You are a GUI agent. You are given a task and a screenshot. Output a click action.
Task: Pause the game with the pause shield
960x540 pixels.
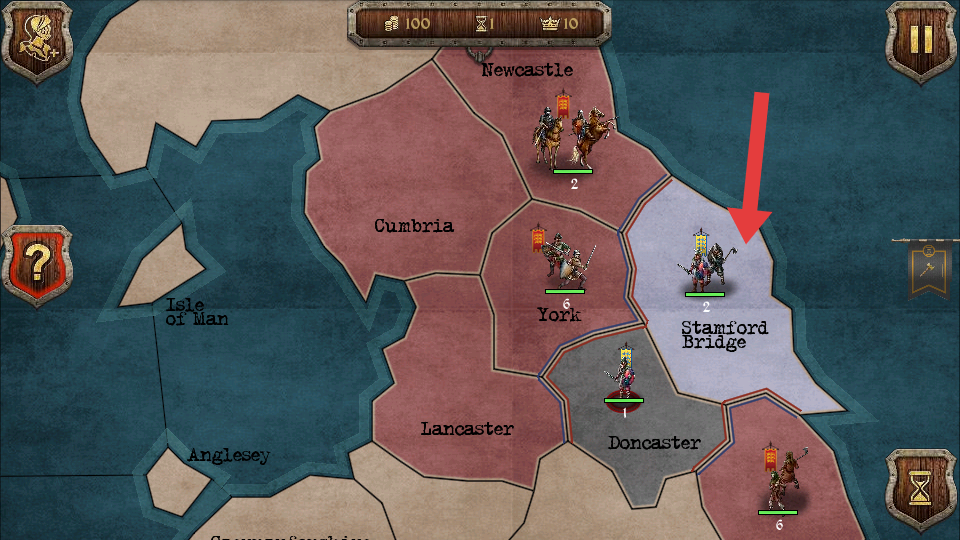click(920, 39)
